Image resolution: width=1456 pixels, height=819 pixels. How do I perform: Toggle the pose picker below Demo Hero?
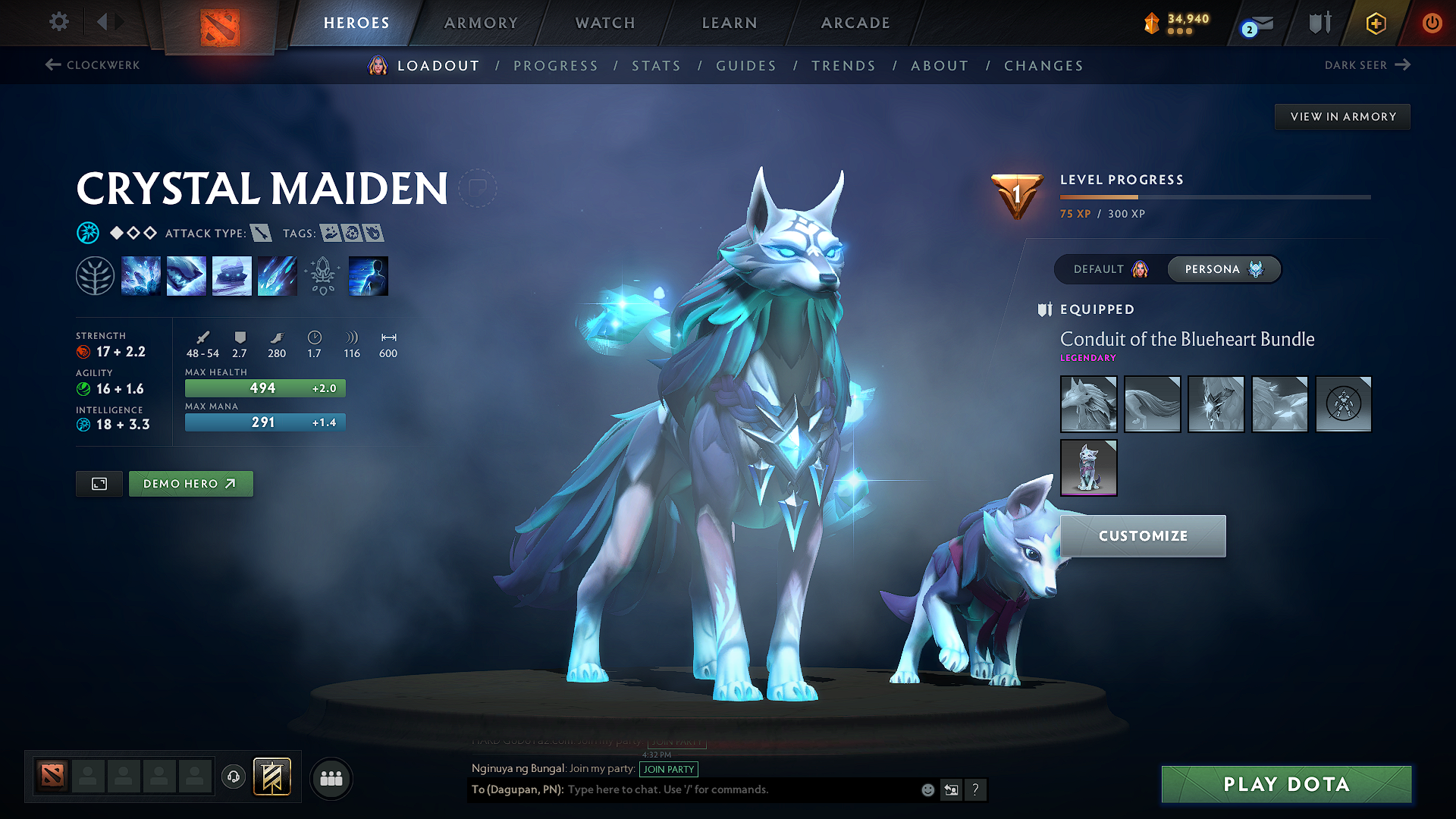pos(99,483)
